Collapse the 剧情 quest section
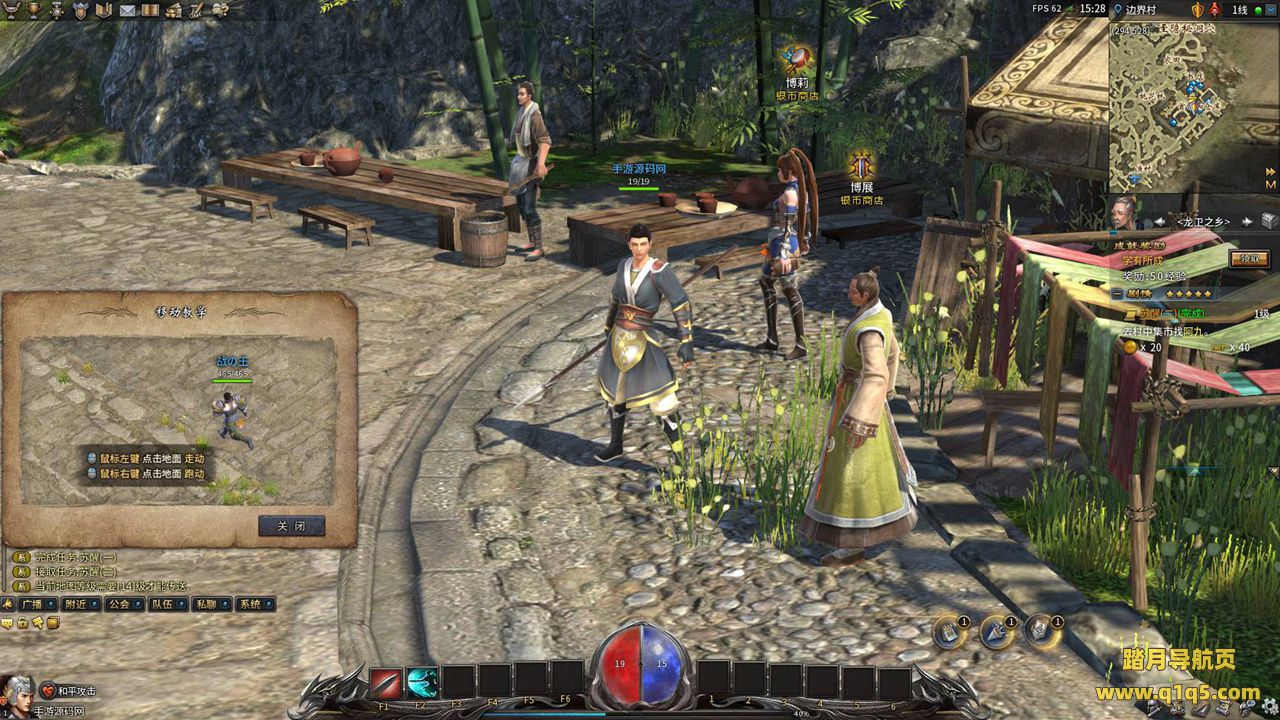The width and height of the screenshot is (1280, 720). (x=1118, y=294)
